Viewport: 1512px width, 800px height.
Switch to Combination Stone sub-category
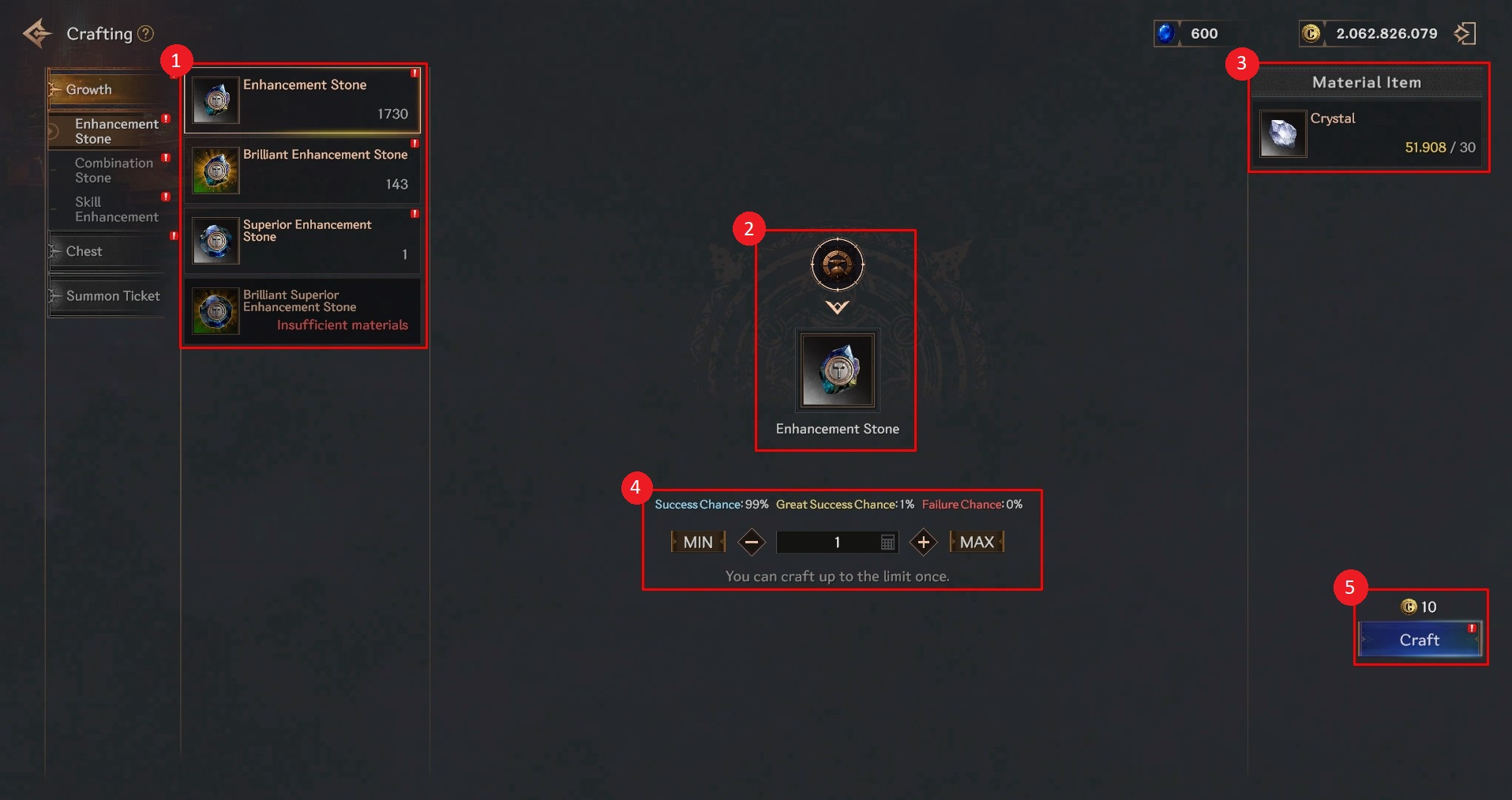[114, 171]
